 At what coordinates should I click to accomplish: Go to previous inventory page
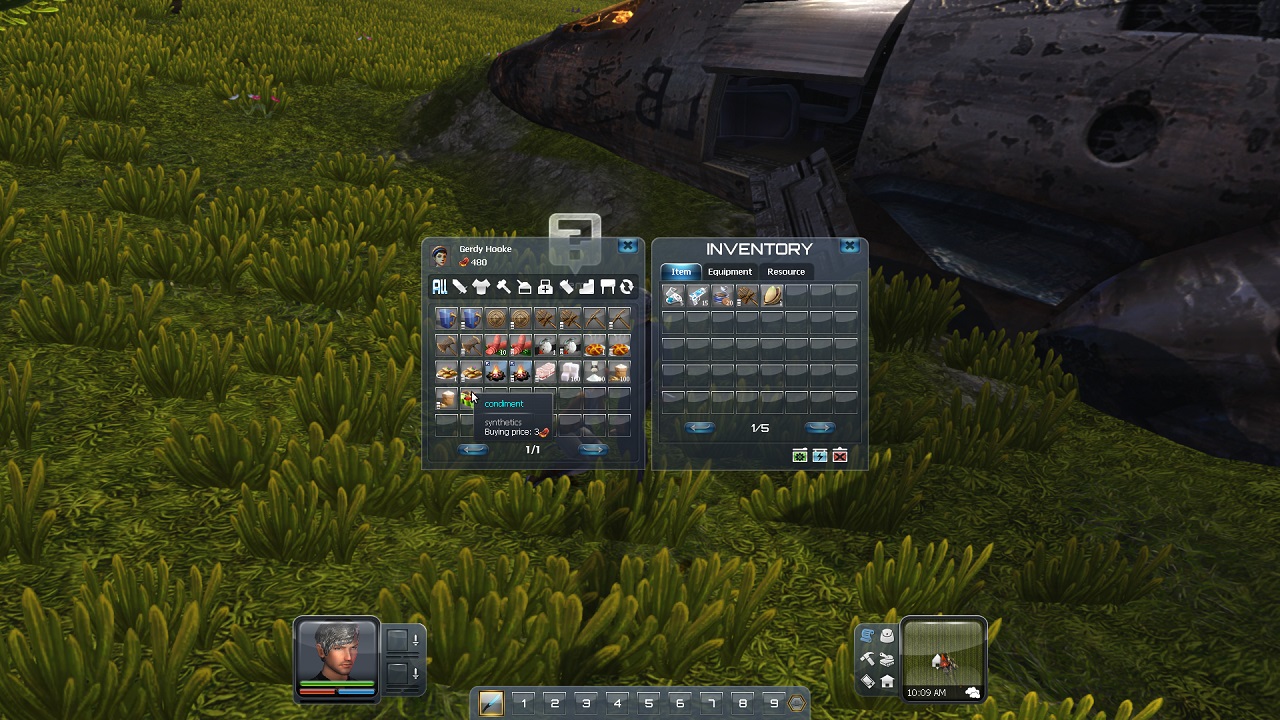tap(699, 428)
